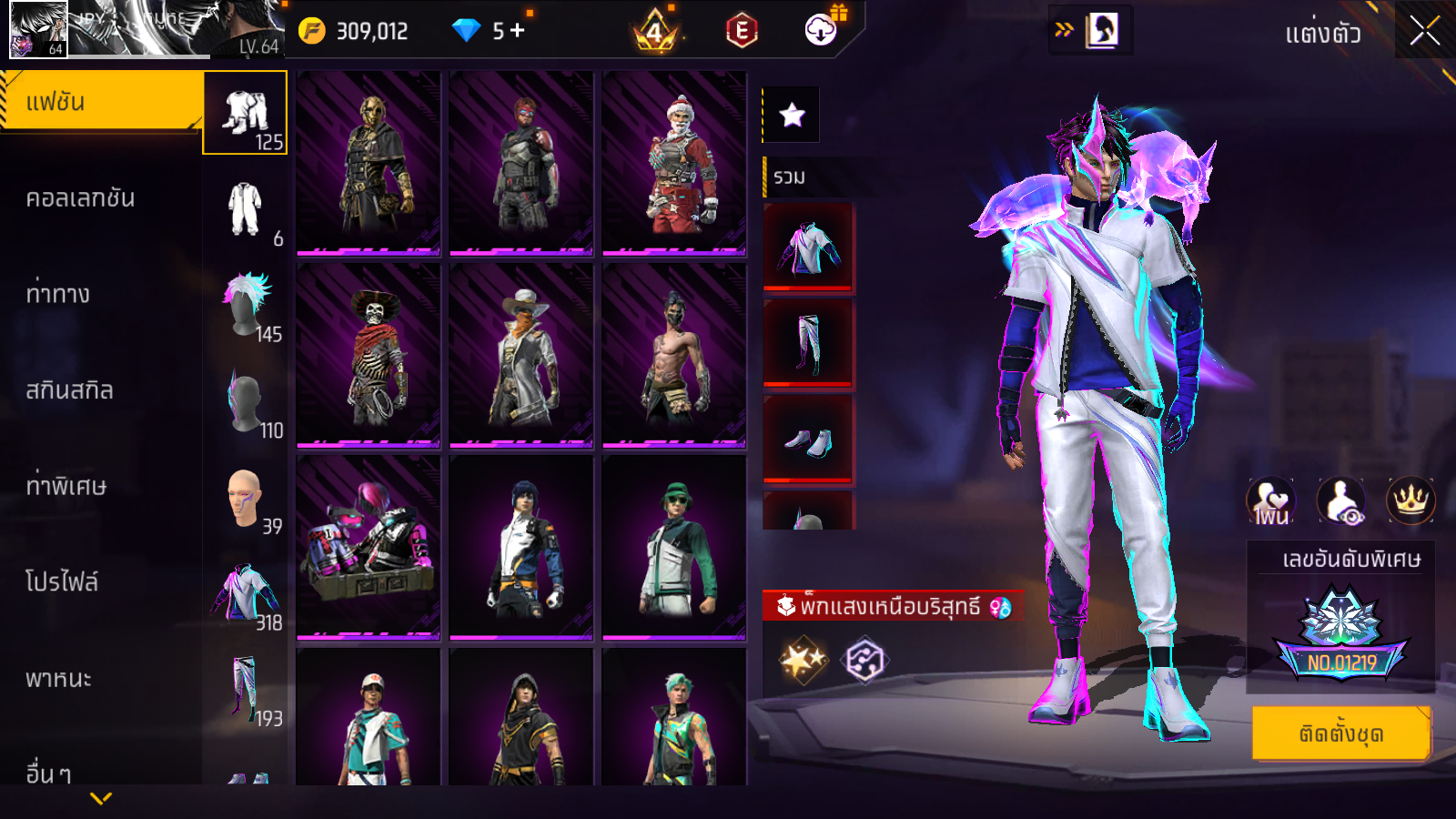The height and width of the screenshot is (819, 1456).
Task: Select the white coat cowboy outfit
Action: 521,355
